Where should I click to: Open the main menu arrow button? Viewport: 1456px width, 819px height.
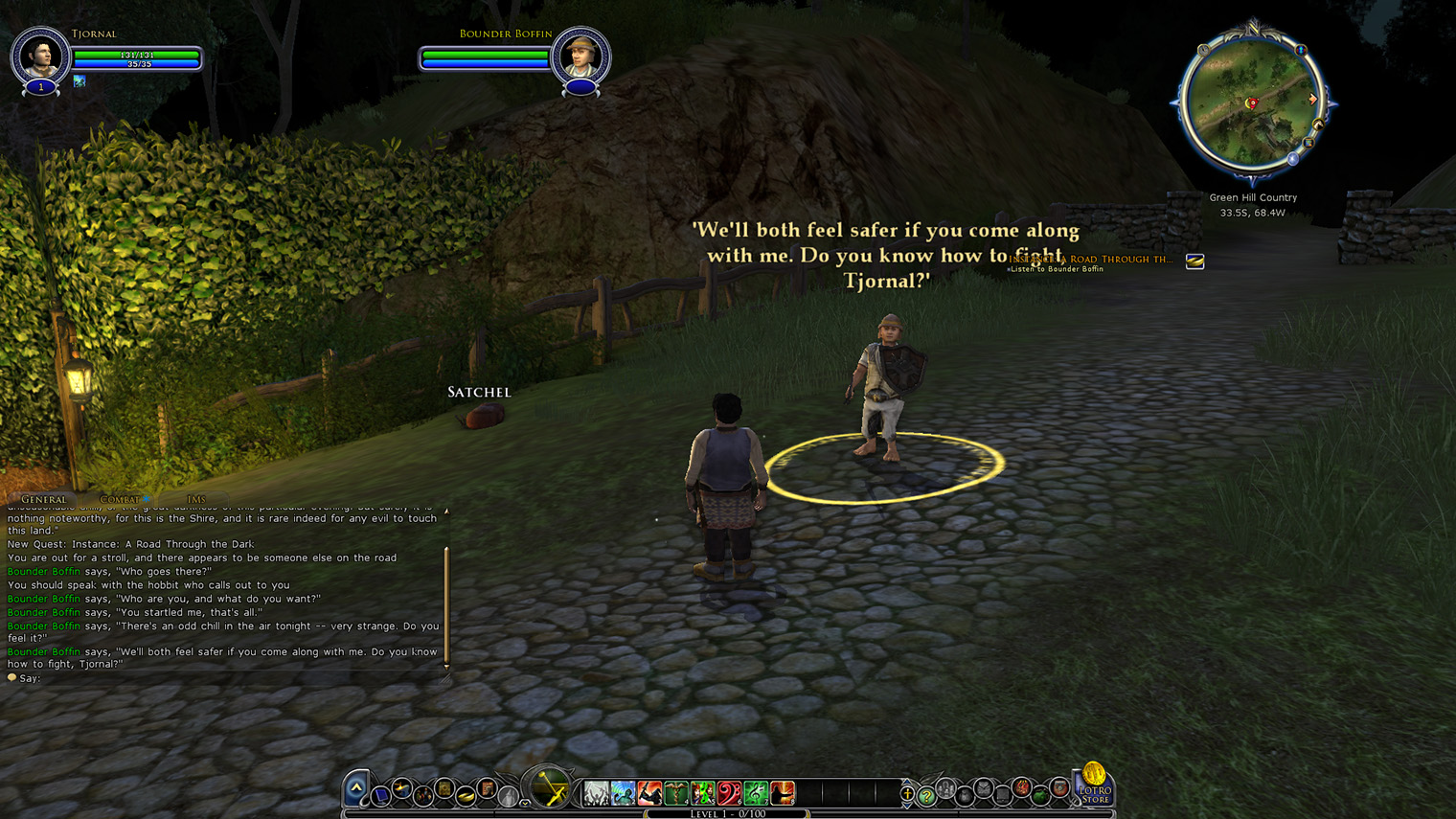click(356, 788)
